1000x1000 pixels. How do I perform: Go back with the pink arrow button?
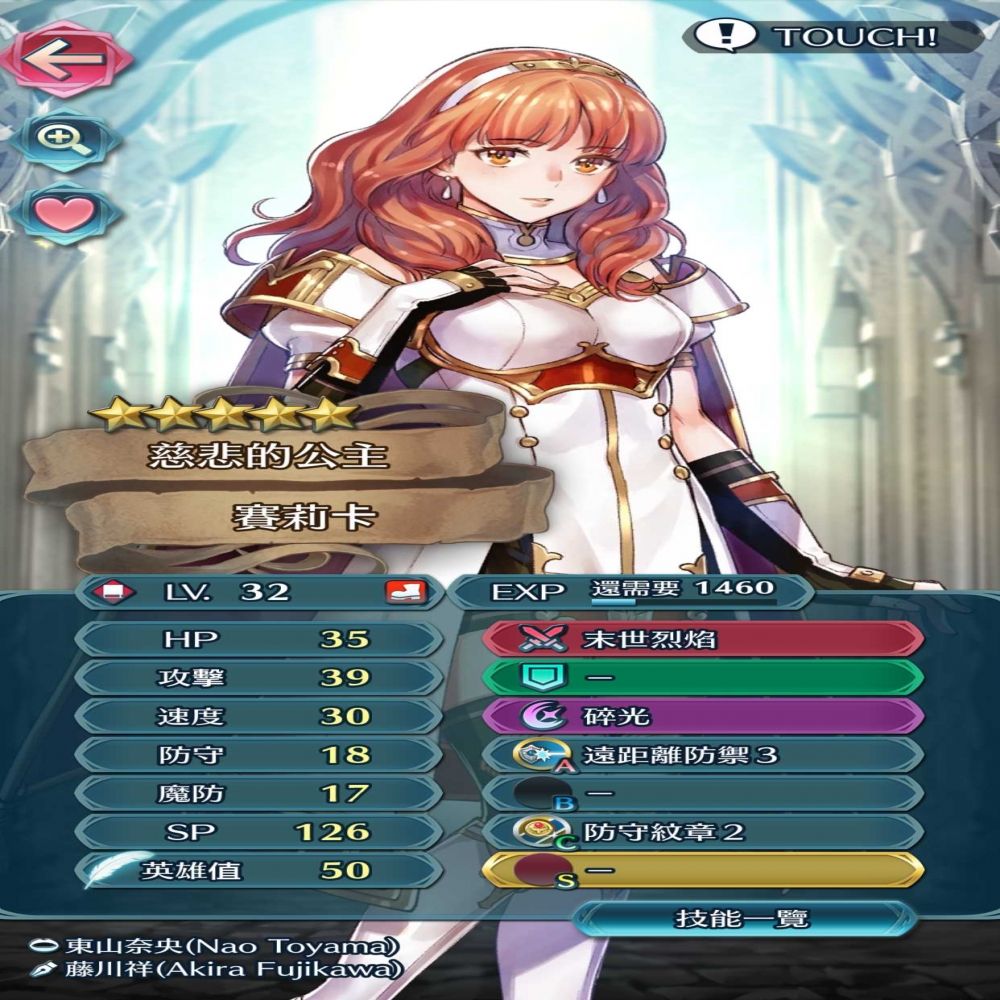pyautogui.click(x=64, y=58)
